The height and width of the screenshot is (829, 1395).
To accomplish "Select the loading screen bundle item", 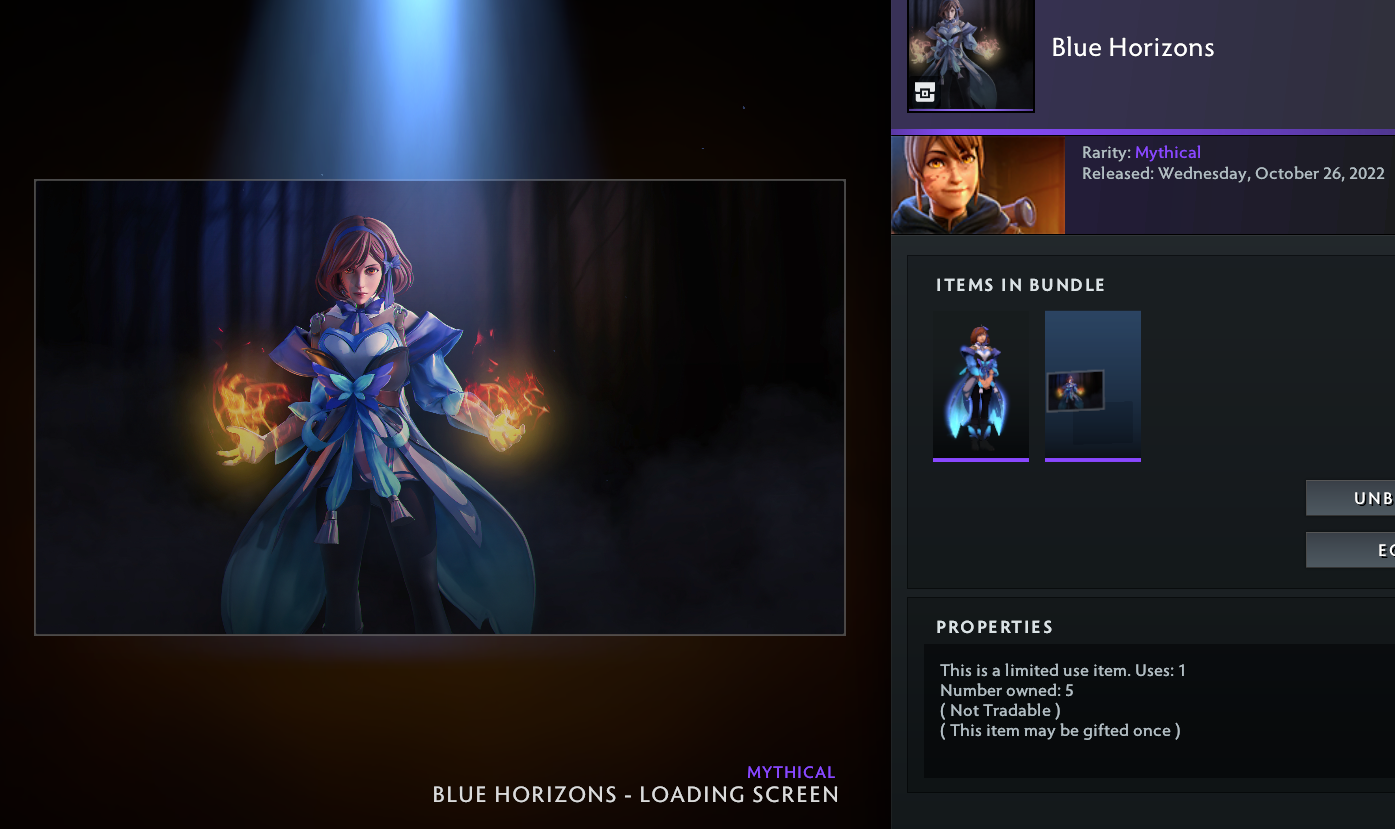I will point(1092,385).
